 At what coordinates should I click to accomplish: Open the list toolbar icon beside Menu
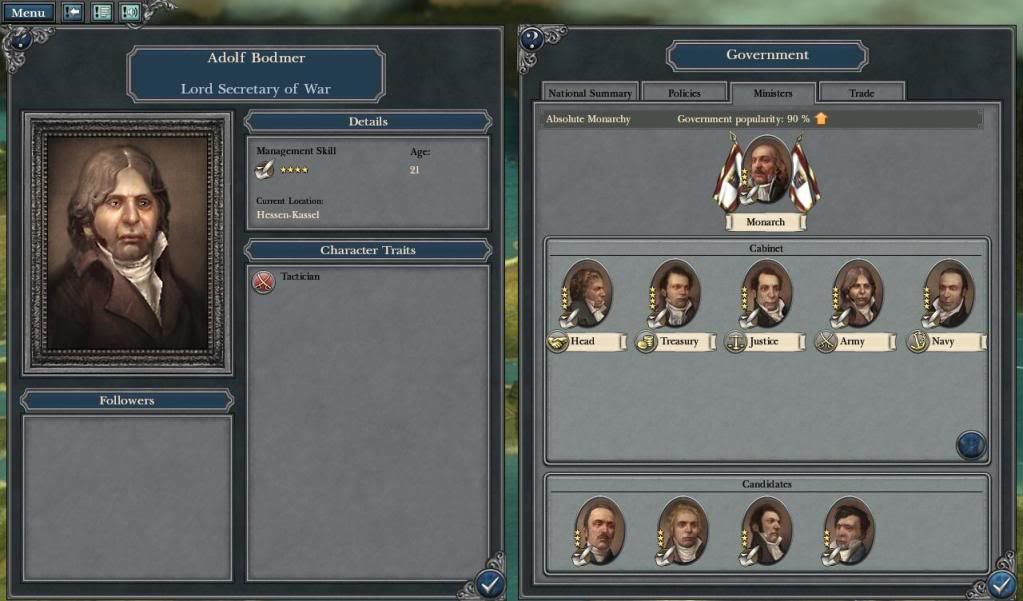(x=101, y=13)
